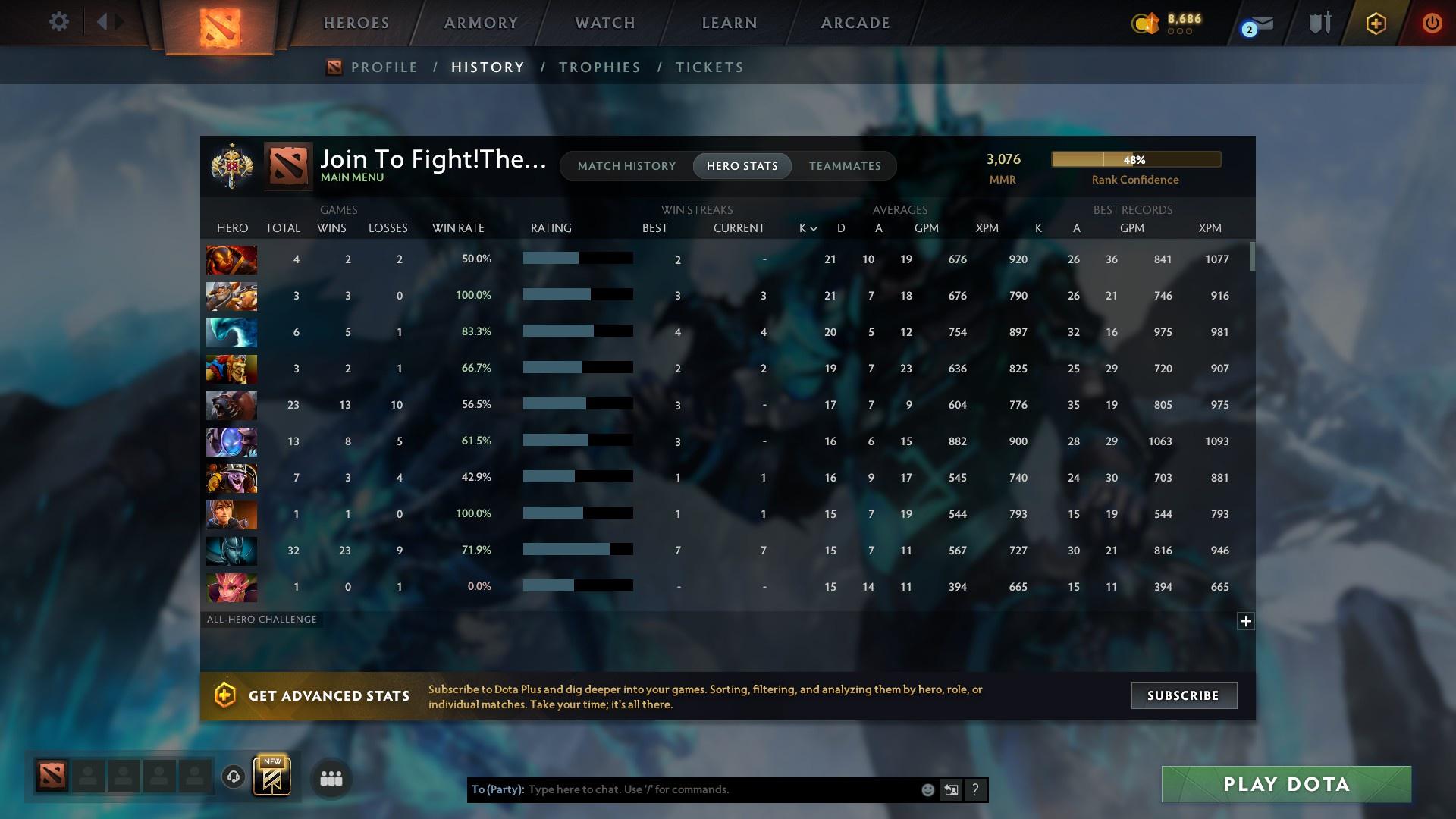Viewport: 1456px width, 819px height.
Task: Click the red power button
Action: click(x=1432, y=23)
